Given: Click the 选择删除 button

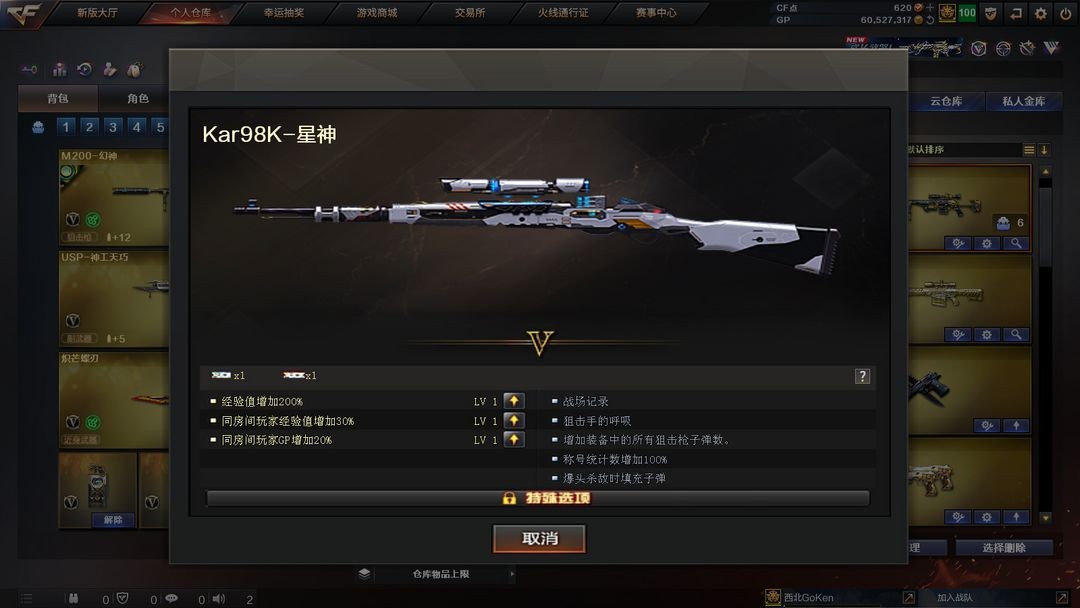Looking at the screenshot, I should pos(1003,548).
